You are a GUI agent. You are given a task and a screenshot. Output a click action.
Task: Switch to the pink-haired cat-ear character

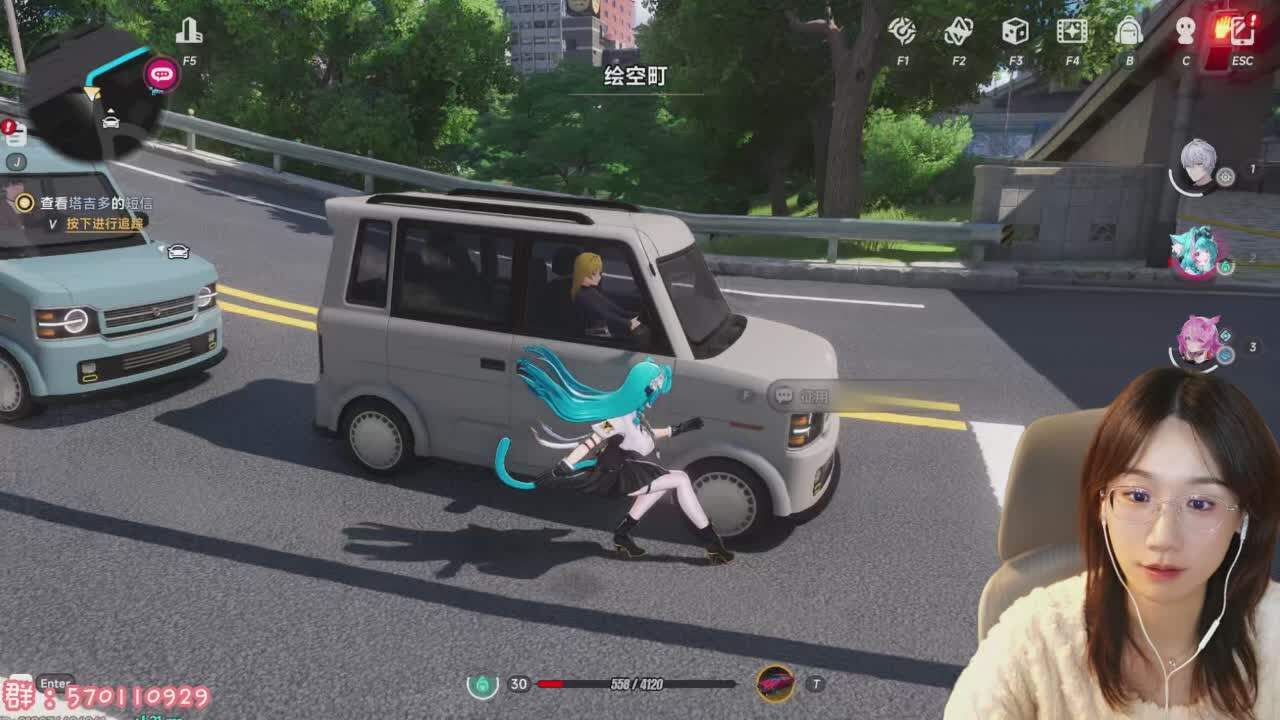1197,342
